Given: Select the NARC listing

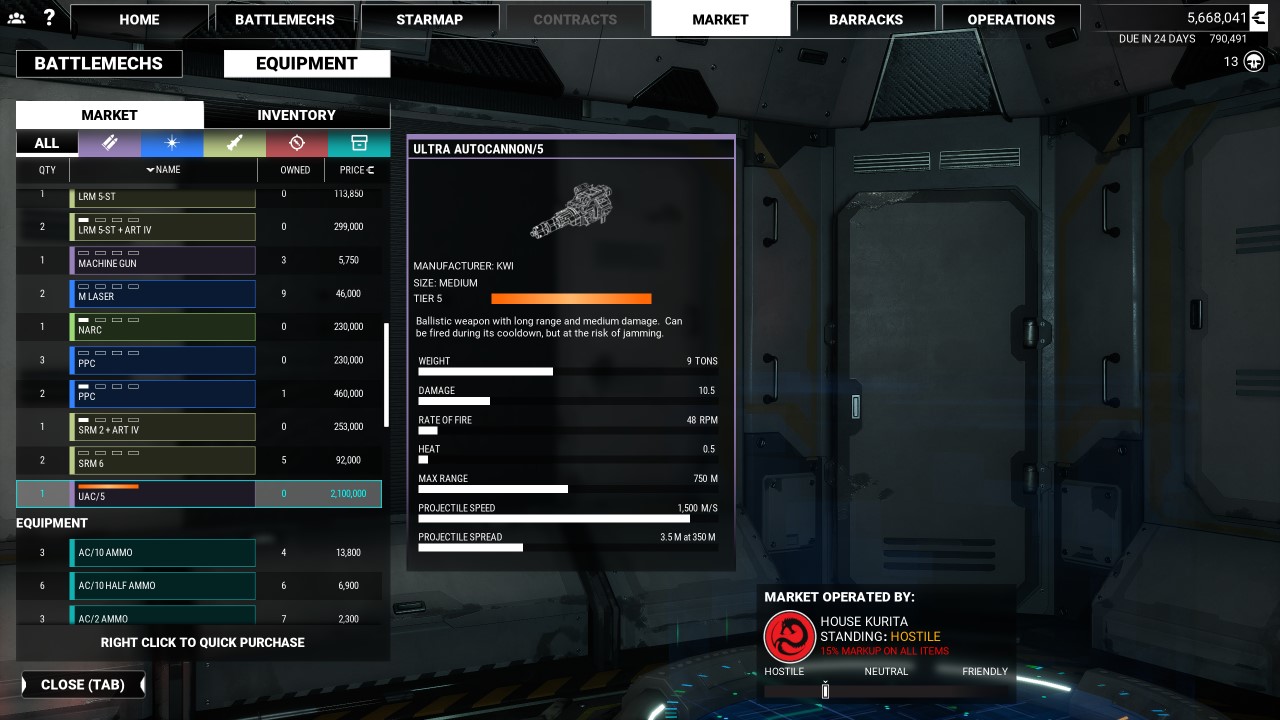Looking at the screenshot, I should coord(162,327).
